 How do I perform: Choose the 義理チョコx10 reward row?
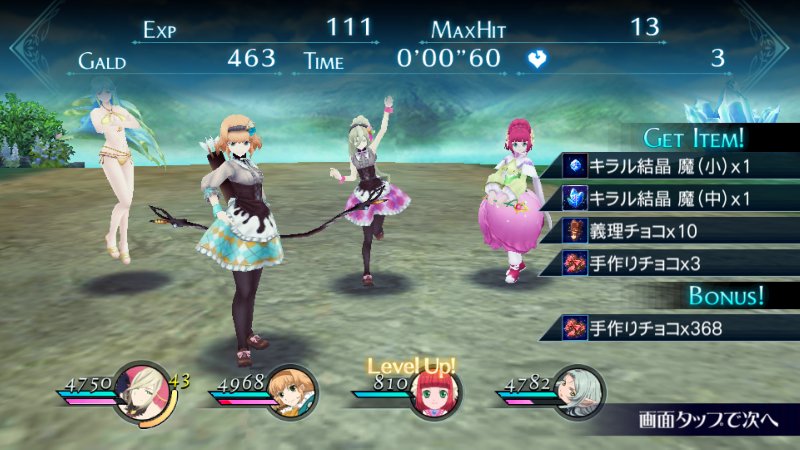click(x=660, y=231)
